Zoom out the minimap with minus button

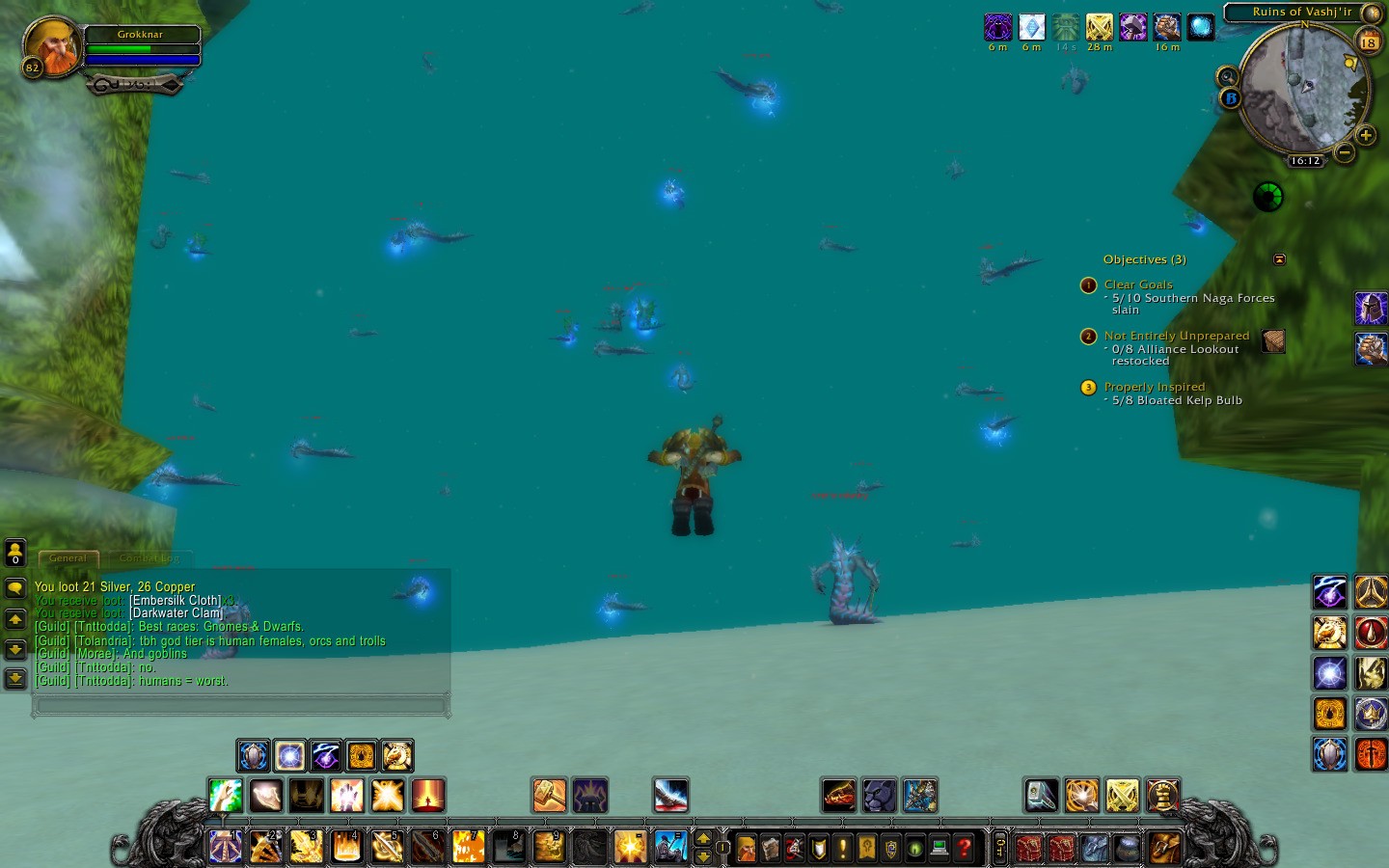pos(1345,151)
